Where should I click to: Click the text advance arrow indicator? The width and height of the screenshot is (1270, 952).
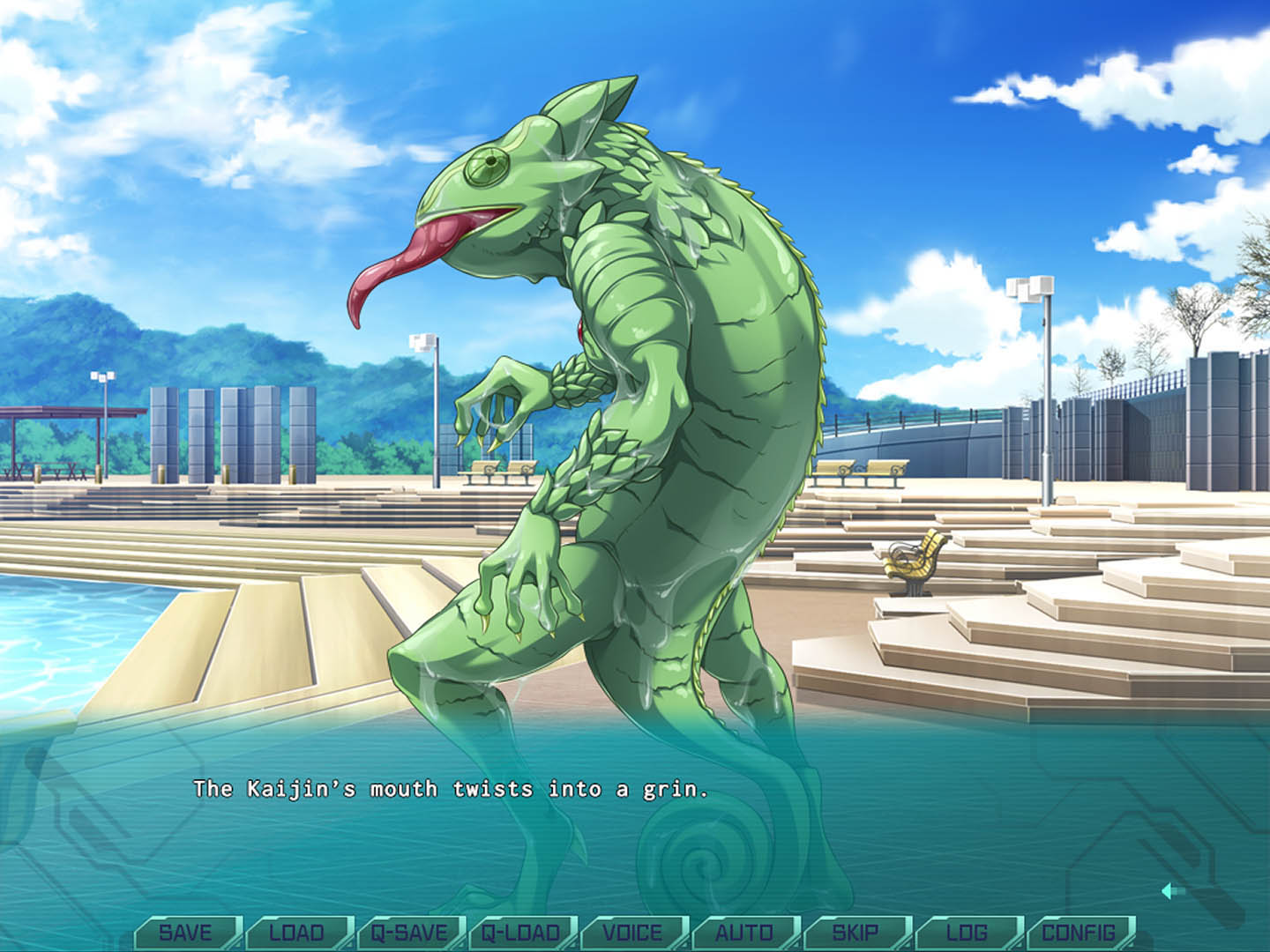pyautogui.click(x=1171, y=891)
